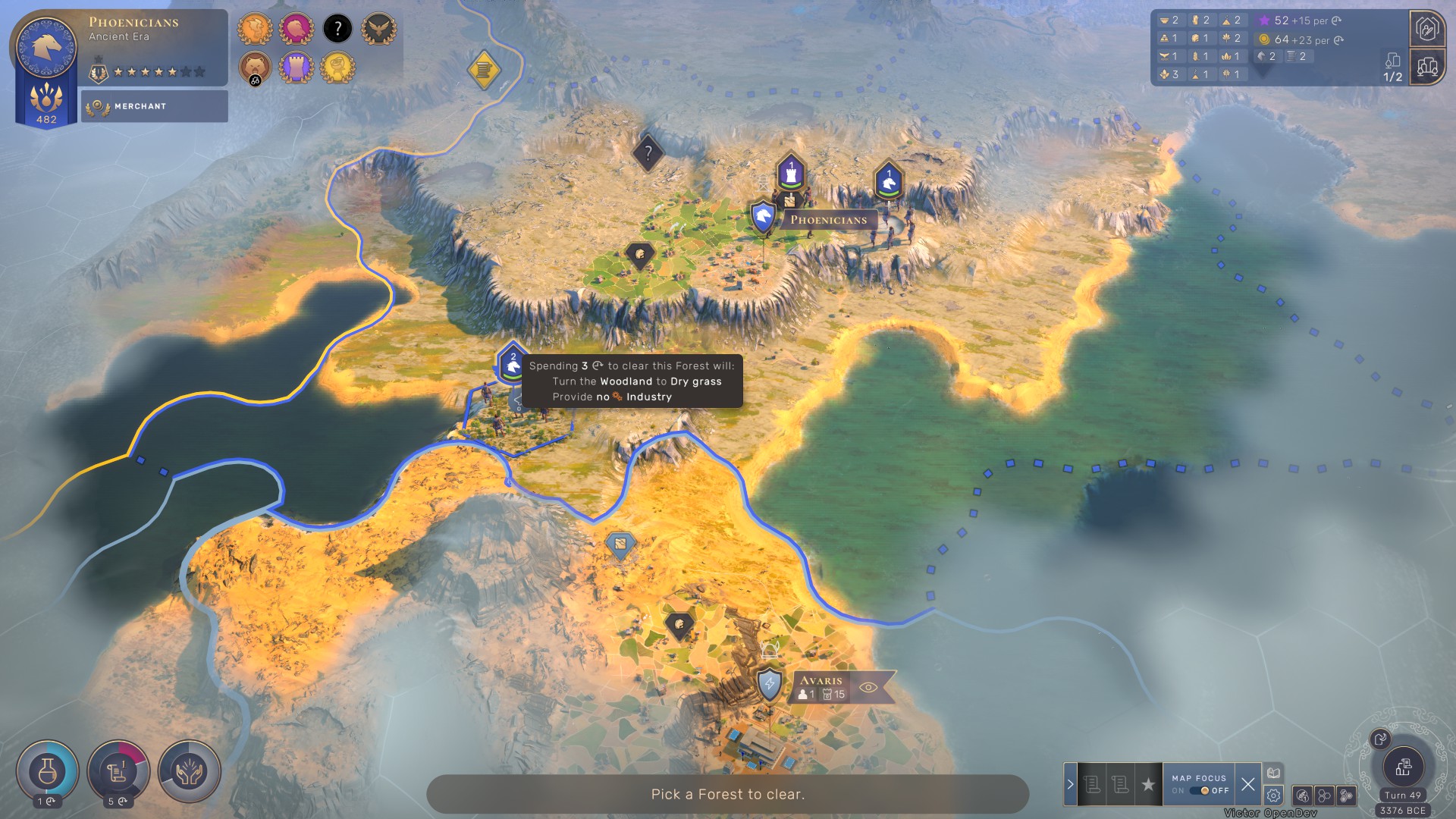Open the civics scroll screen
1456x819 pixels.
pos(118,772)
